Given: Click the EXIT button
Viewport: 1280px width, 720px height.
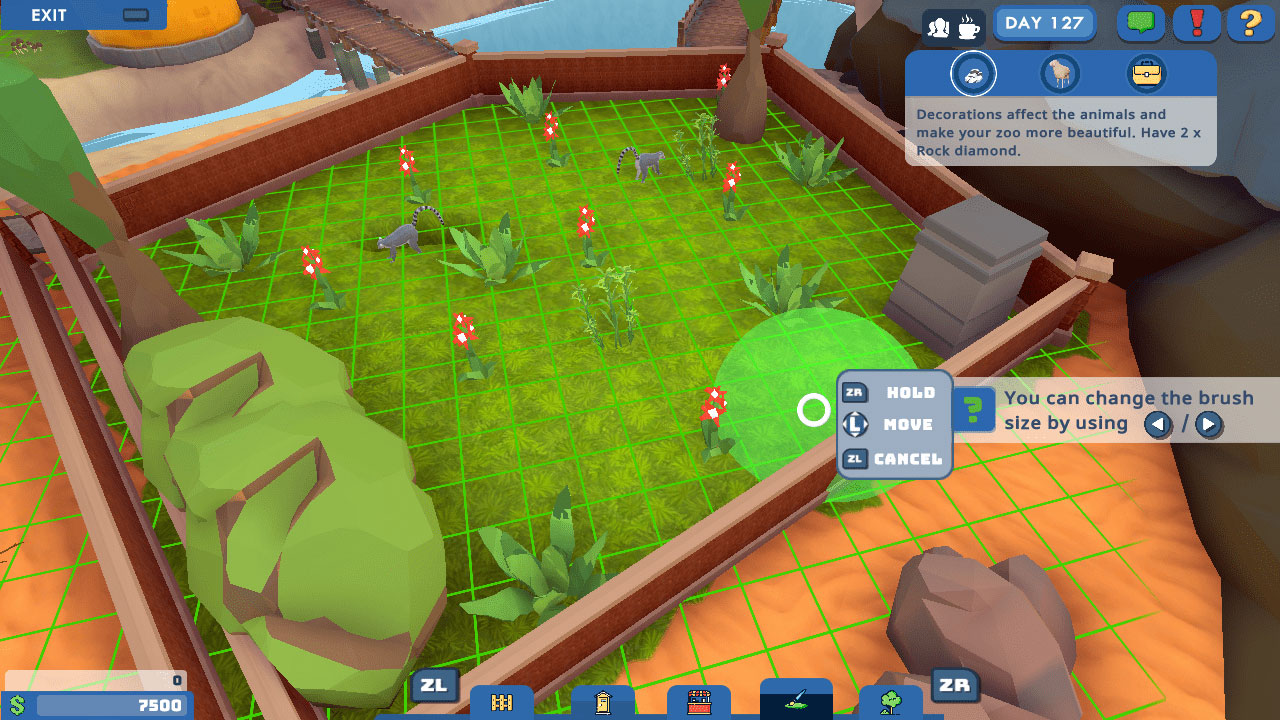Looking at the screenshot, I should (50, 15).
